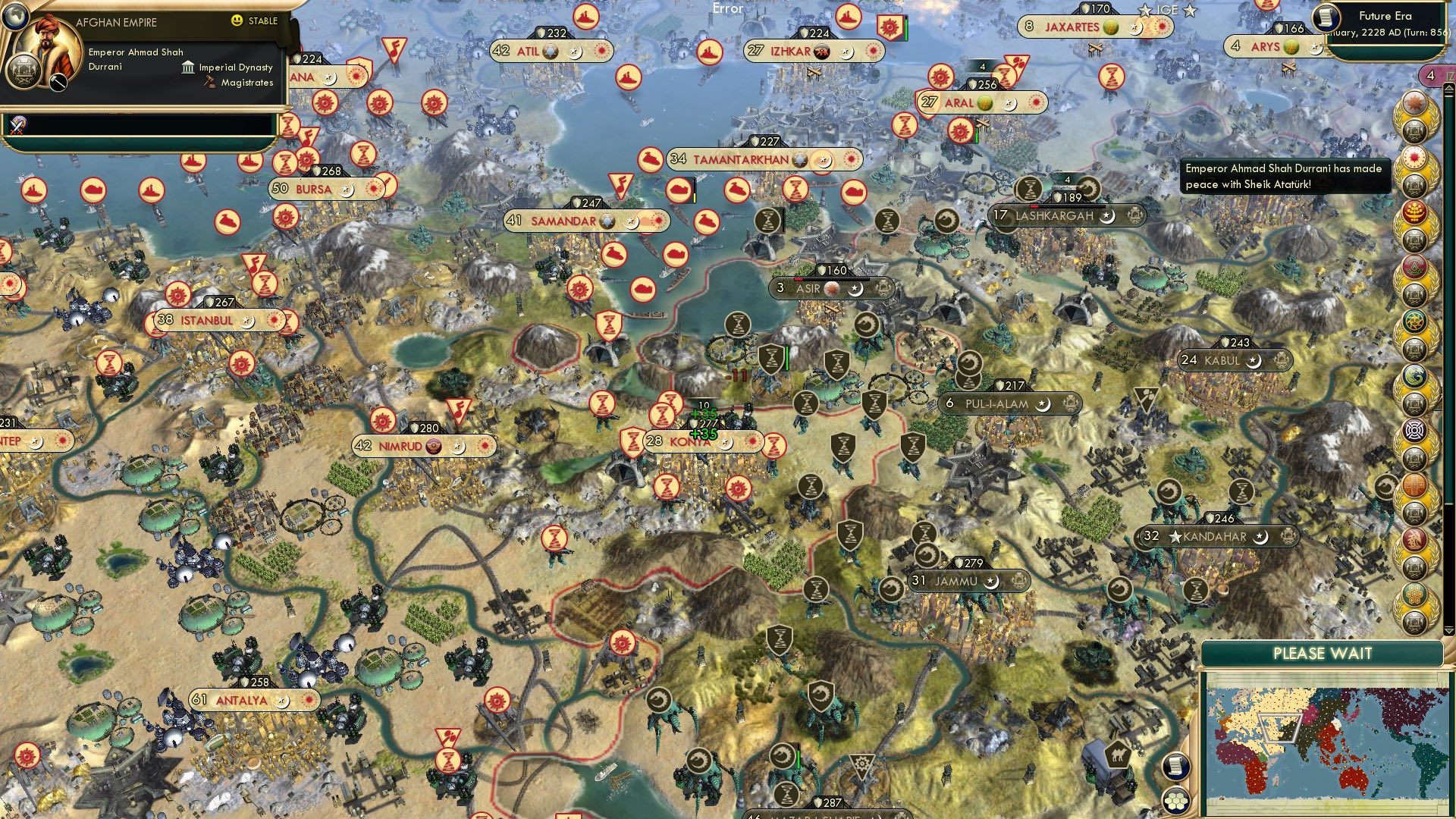
Task: Click the peace with Sheik Atatürk notification
Action: click(1284, 176)
